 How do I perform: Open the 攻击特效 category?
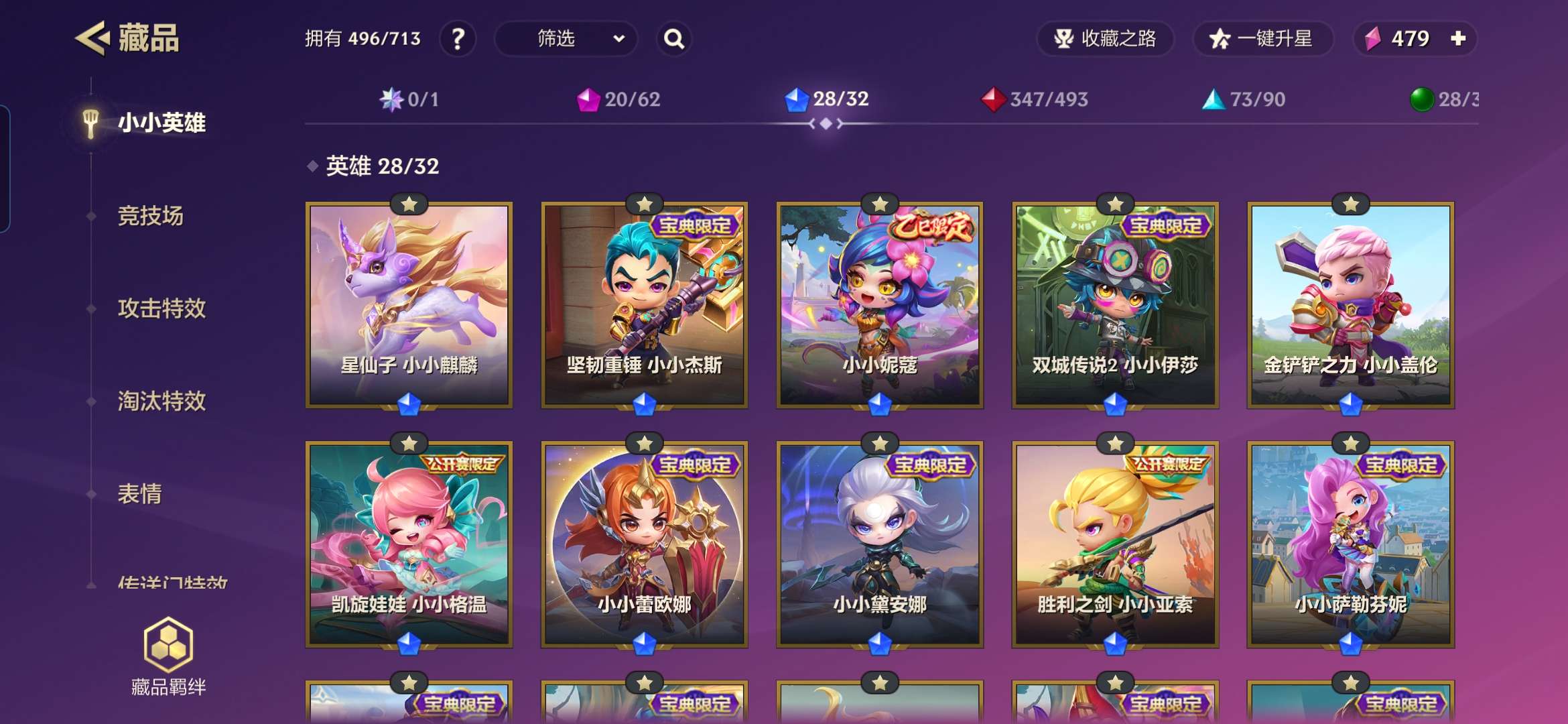tap(161, 308)
